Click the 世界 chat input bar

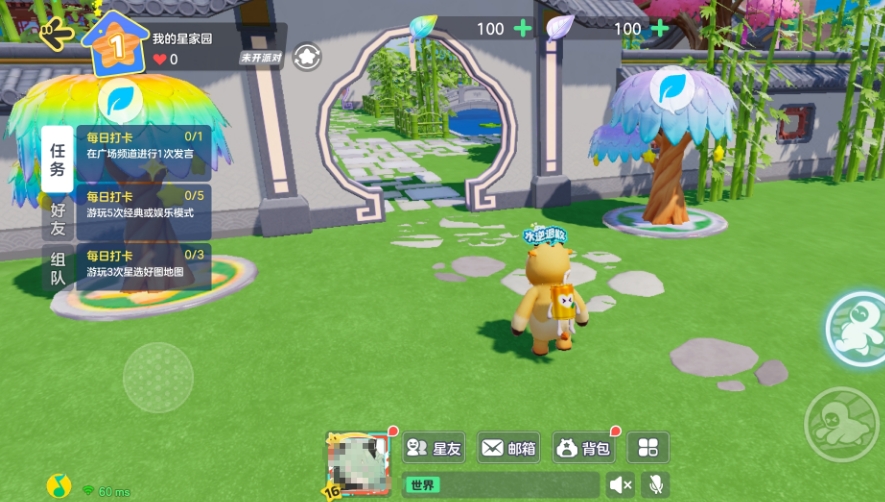click(x=500, y=485)
